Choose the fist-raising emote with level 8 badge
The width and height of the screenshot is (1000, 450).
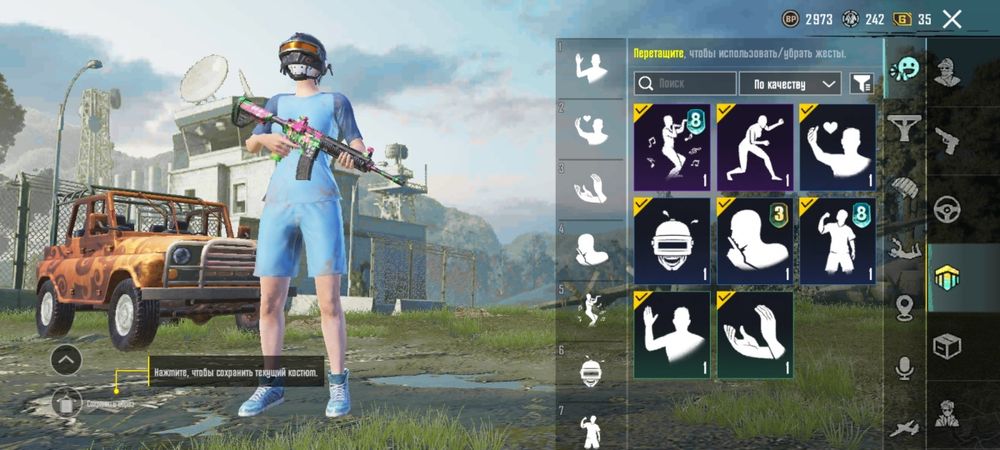pyautogui.click(x=838, y=240)
